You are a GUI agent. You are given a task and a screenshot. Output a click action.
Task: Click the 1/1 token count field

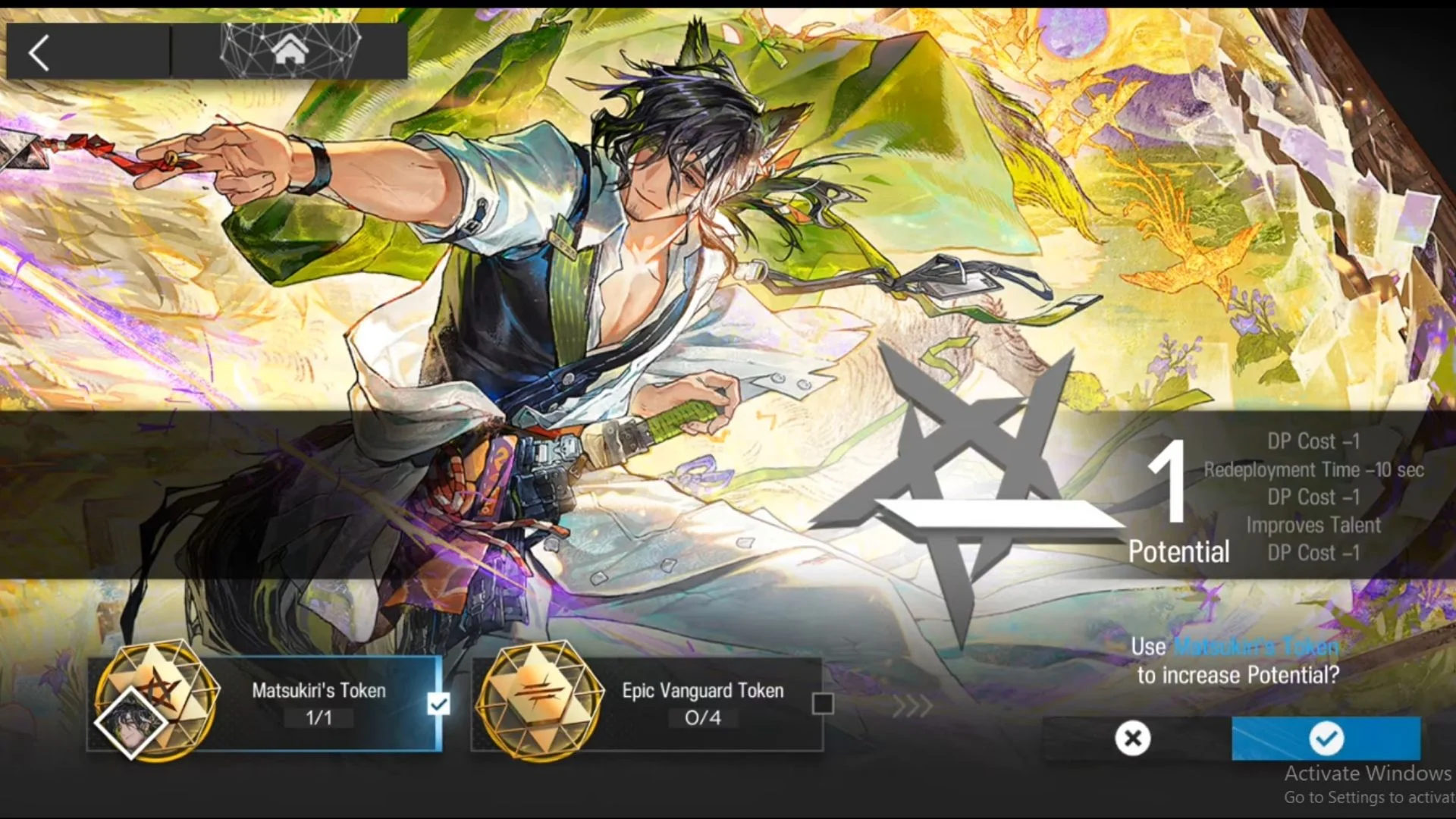click(318, 719)
